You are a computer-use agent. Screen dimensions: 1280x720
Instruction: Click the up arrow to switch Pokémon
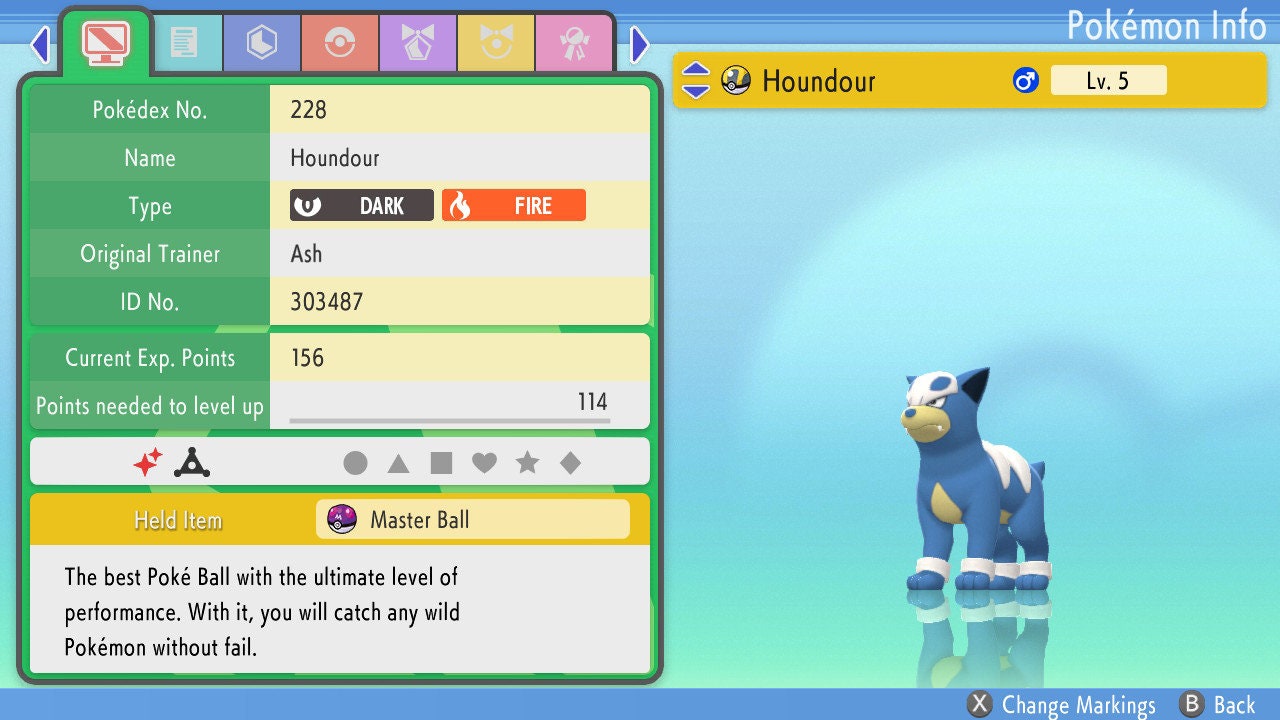695,71
